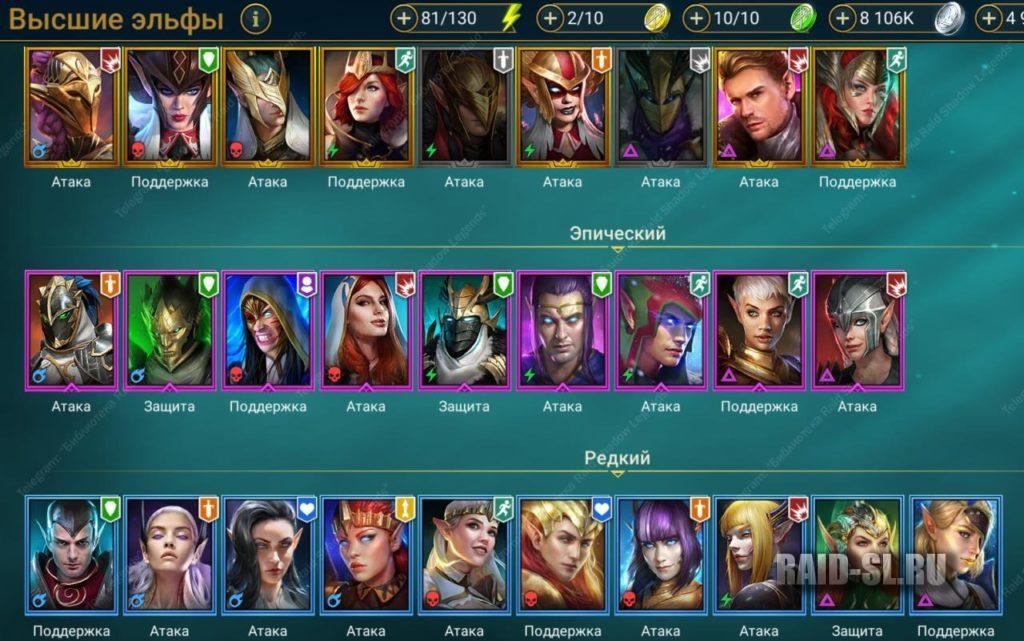The width and height of the screenshot is (1024, 641).
Task: Choose the epic purple-haired man with glowing eyes
Action: pyautogui.click(x=562, y=330)
